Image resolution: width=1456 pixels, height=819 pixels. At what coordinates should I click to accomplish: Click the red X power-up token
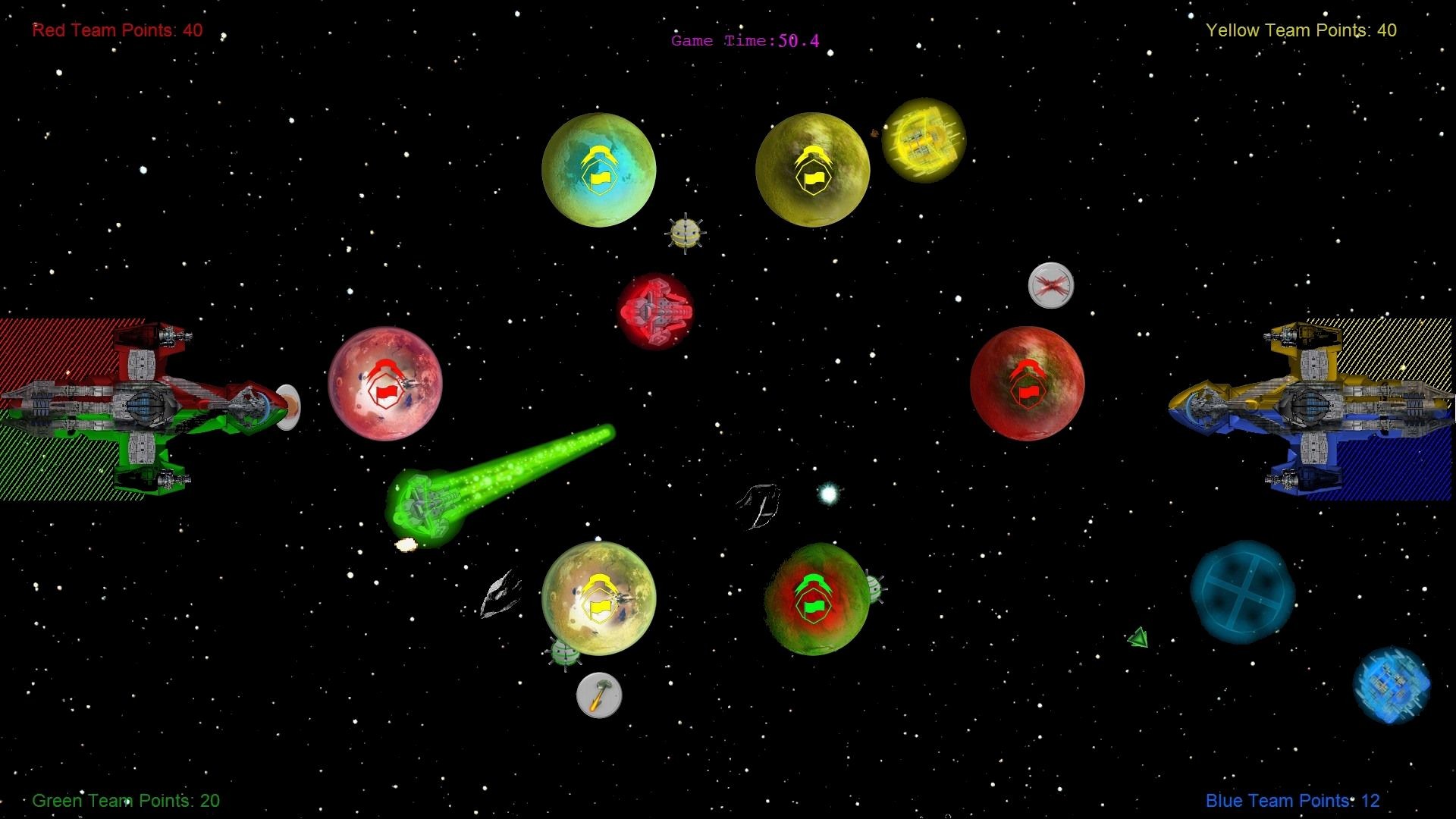(1050, 284)
